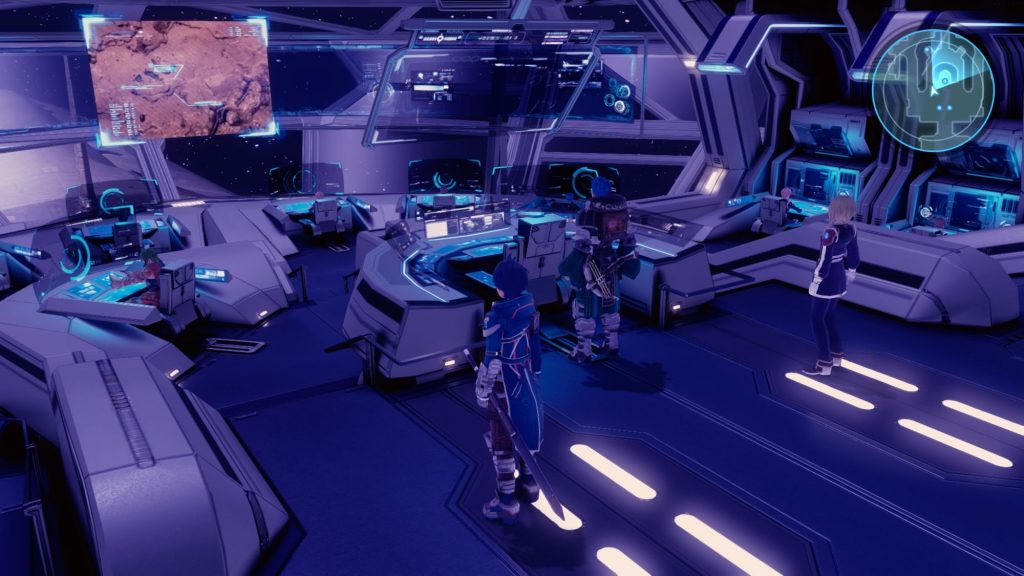
Task: Click the circular minimap
Action: [932, 90]
